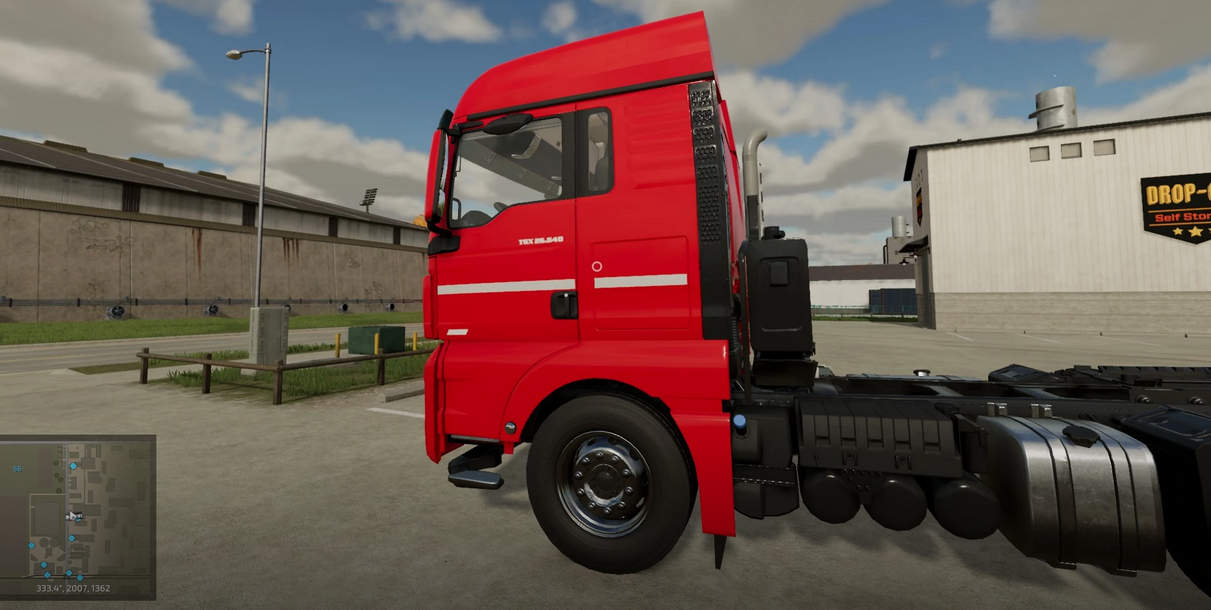Click the white player arrow on minimap
The height and width of the screenshot is (610, 1211).
73,516
